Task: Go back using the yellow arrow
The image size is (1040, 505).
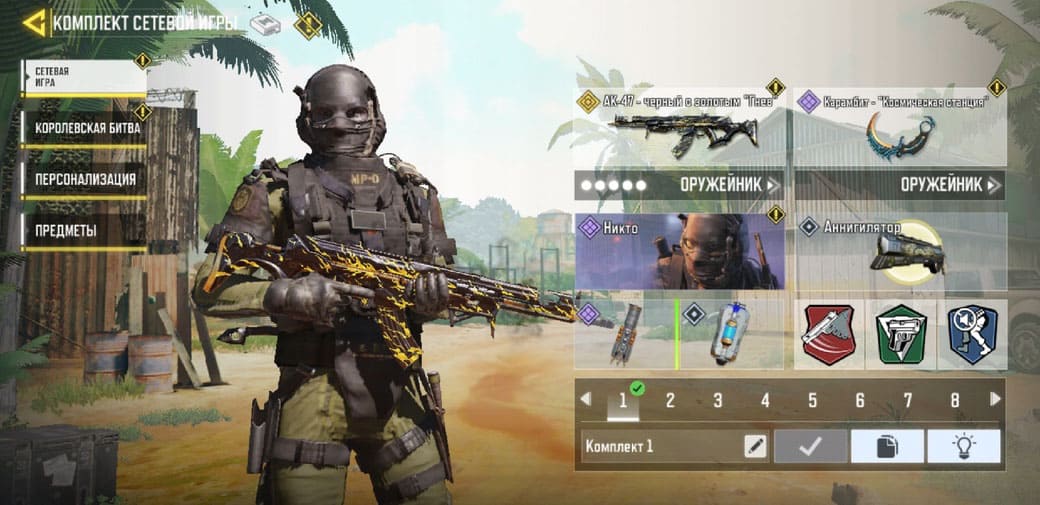Action: point(34,22)
